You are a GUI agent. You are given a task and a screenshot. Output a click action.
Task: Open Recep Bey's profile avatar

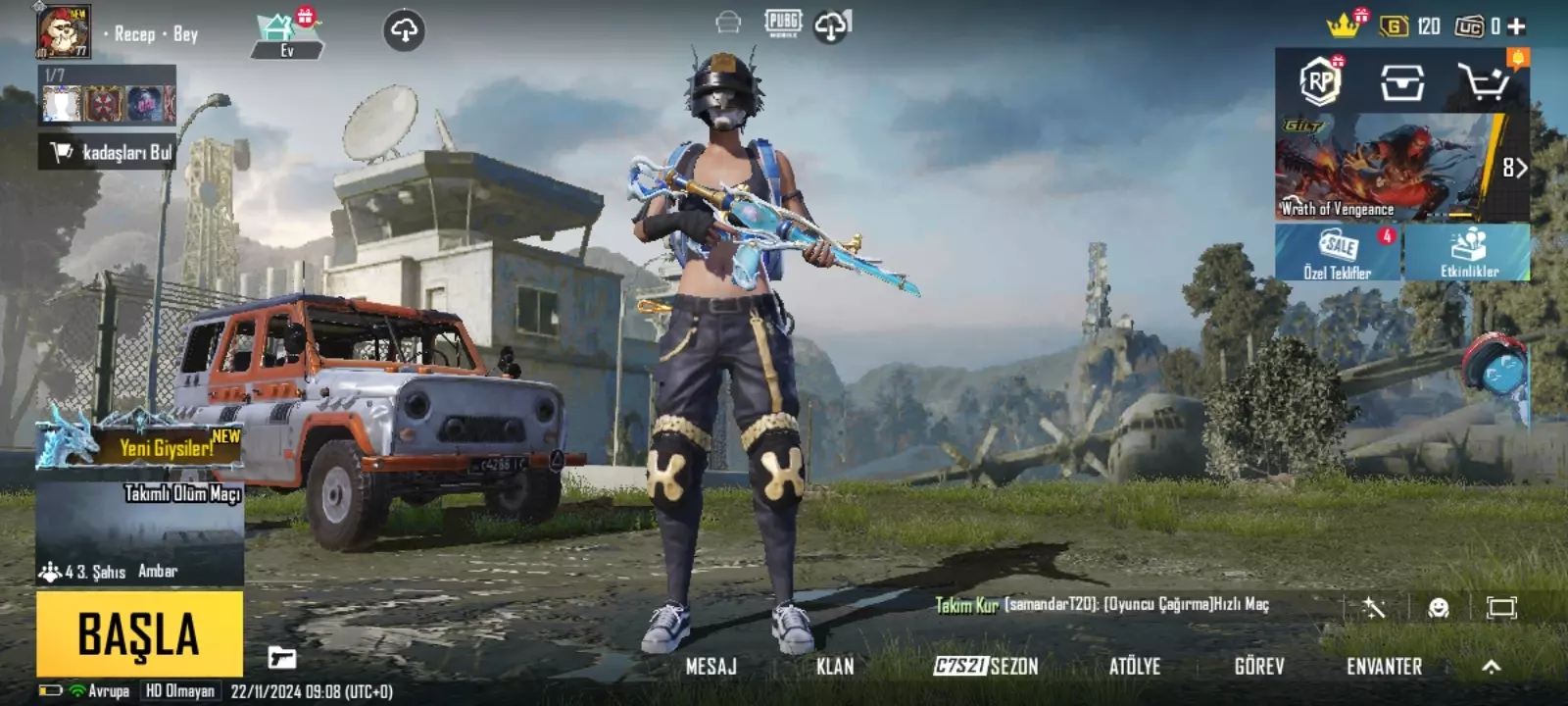click(61, 32)
